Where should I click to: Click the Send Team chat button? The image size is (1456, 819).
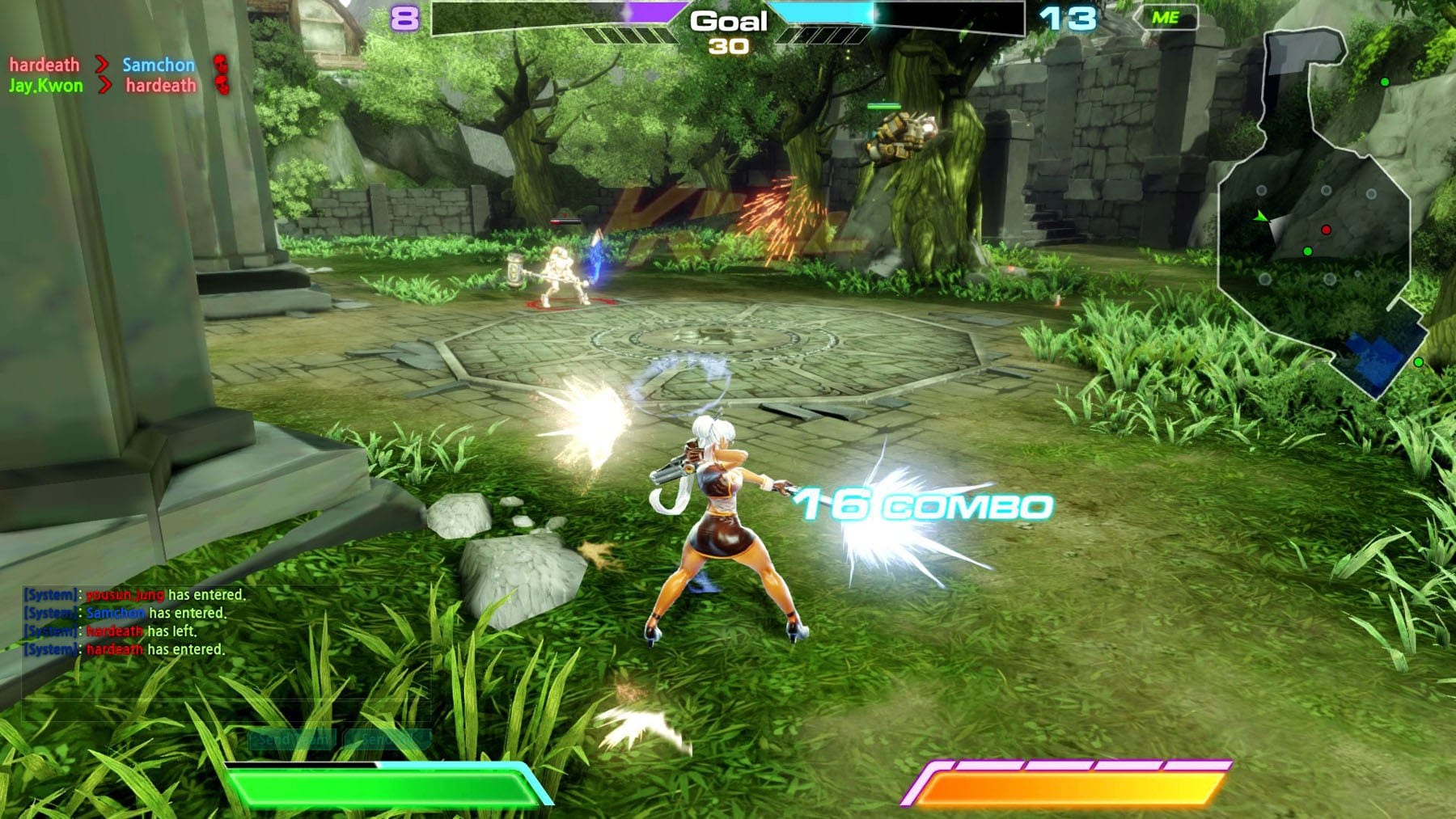[292, 739]
